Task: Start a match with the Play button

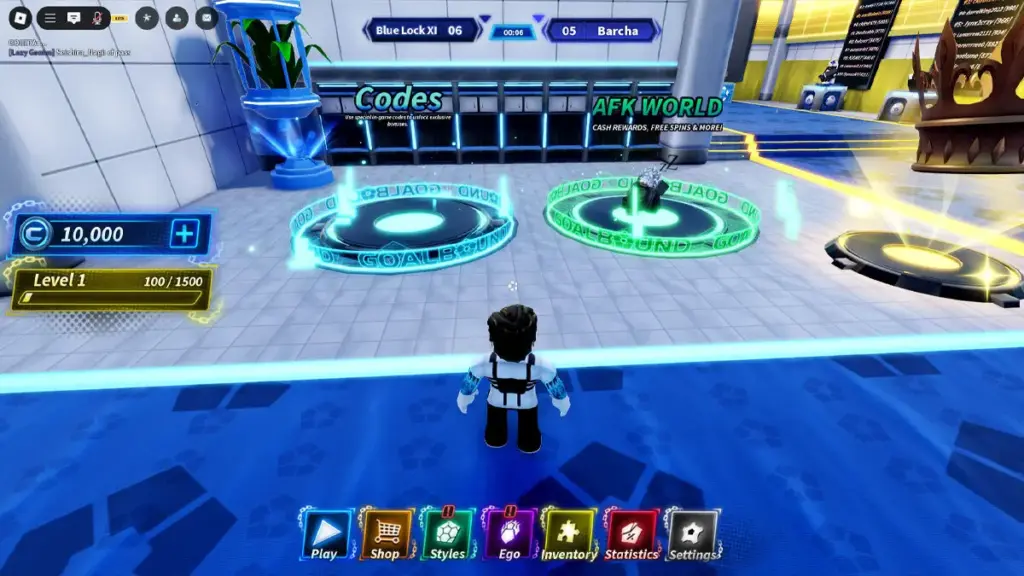Action: [325, 535]
